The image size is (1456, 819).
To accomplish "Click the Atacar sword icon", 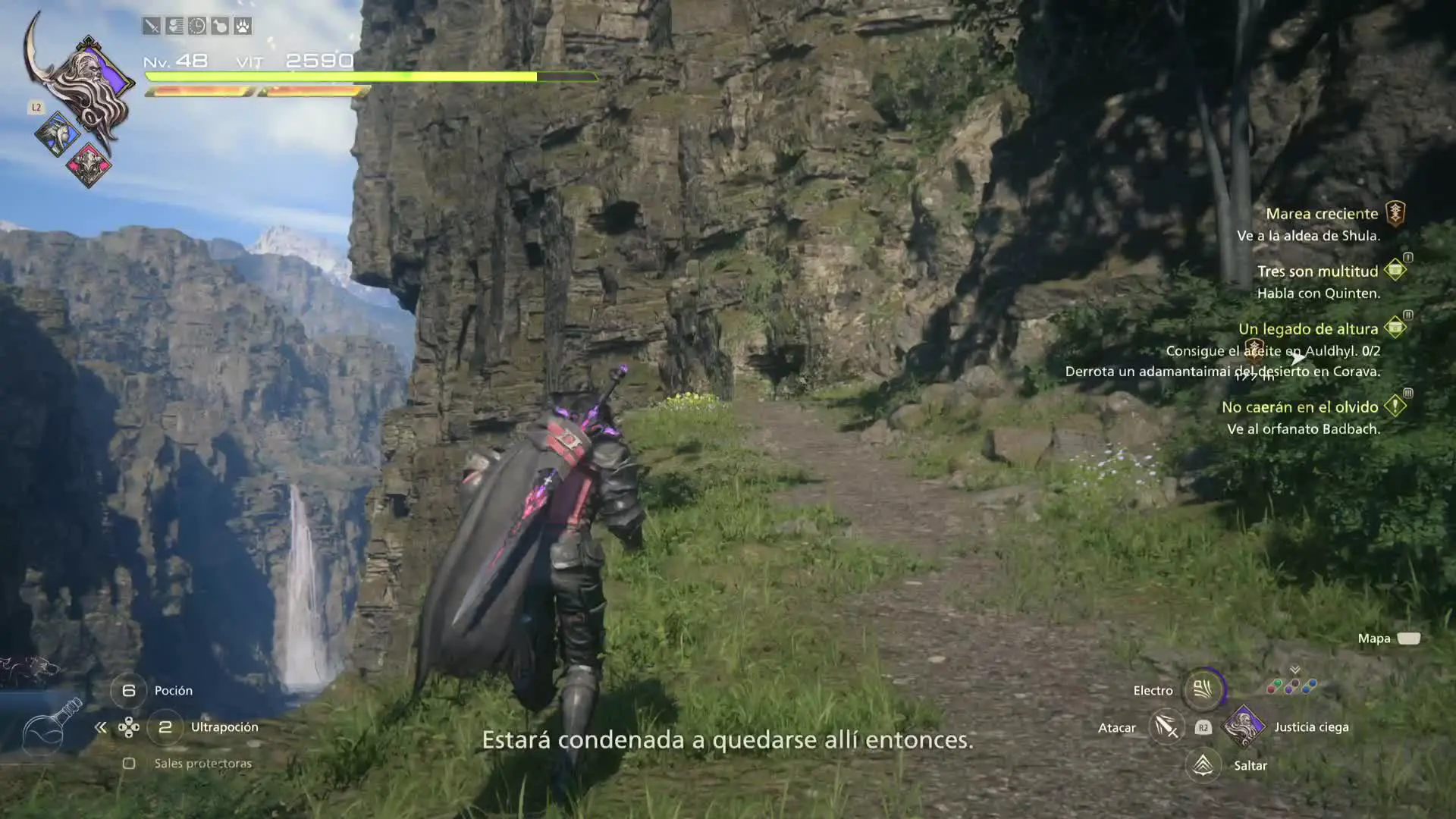I will pos(1166,727).
